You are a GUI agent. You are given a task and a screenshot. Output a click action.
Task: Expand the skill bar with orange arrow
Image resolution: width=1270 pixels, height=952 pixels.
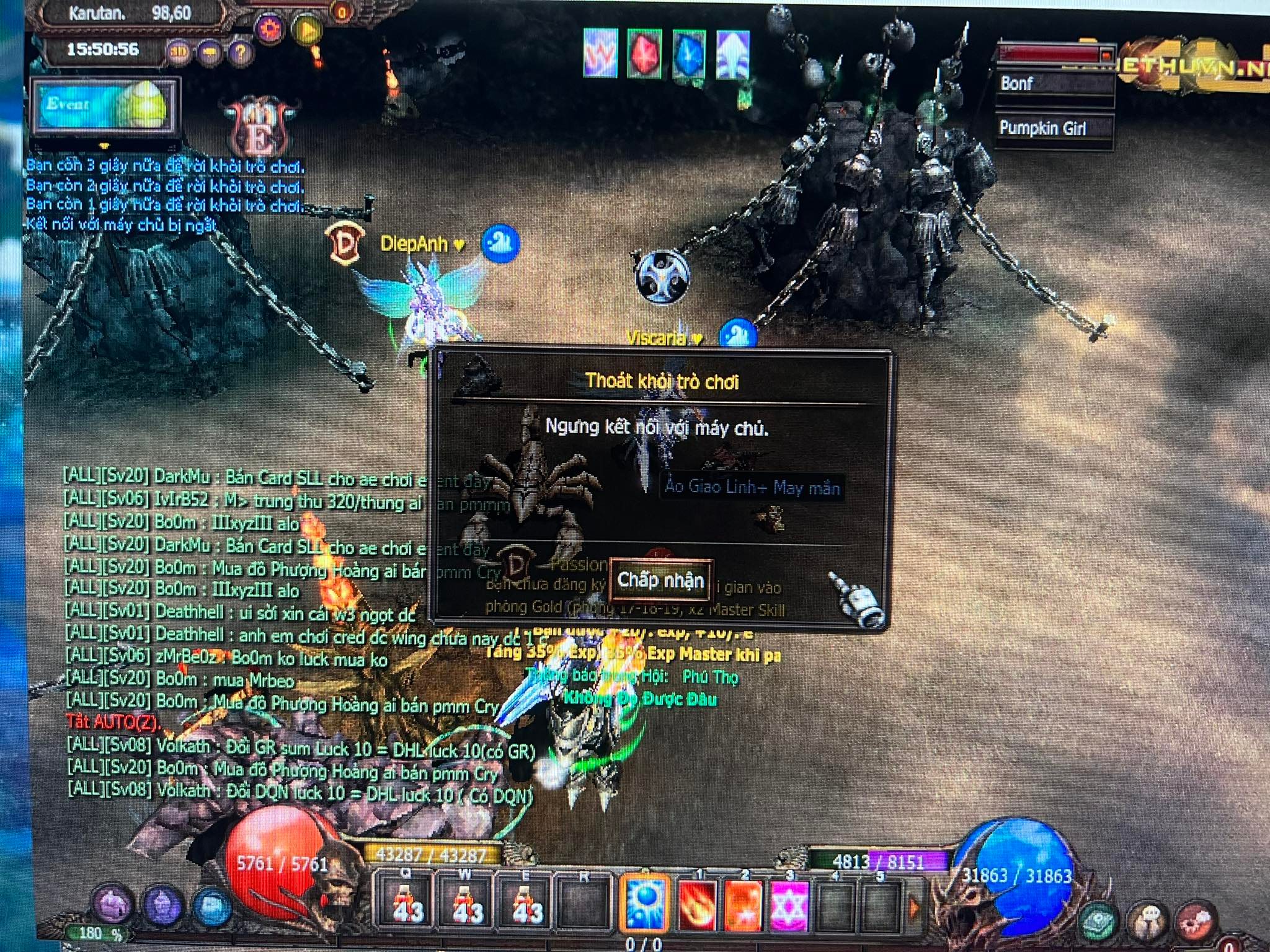[x=914, y=908]
